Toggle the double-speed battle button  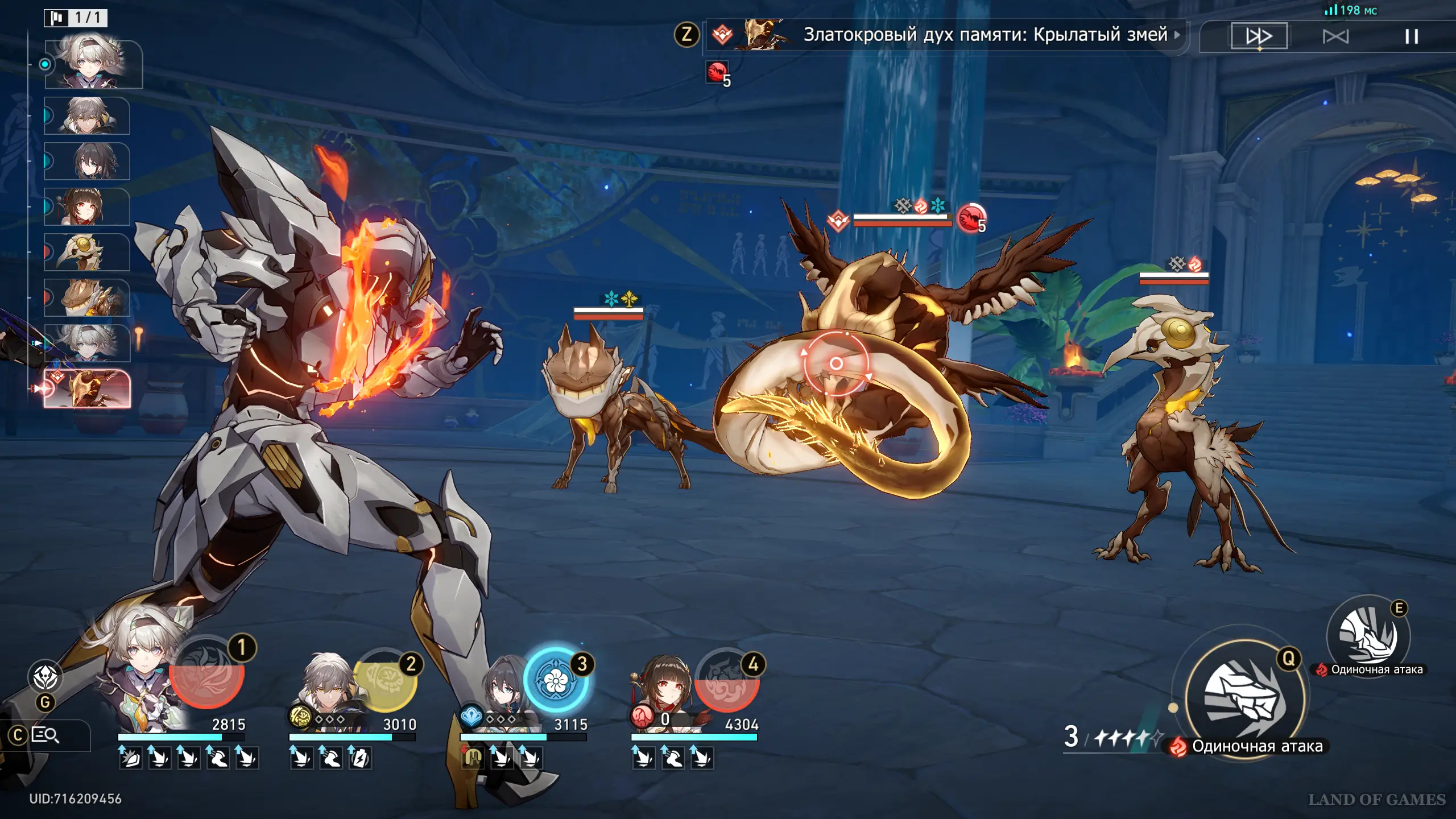tap(1259, 36)
